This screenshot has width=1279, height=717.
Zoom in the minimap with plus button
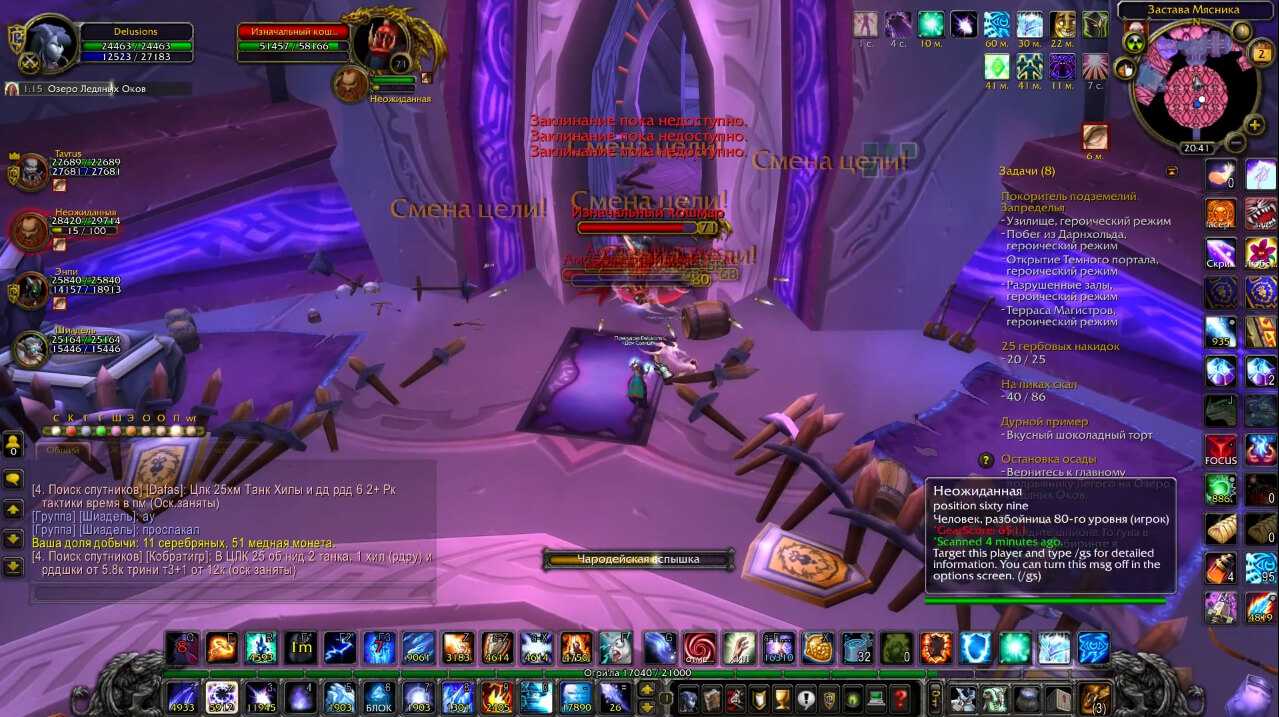[x=1255, y=125]
